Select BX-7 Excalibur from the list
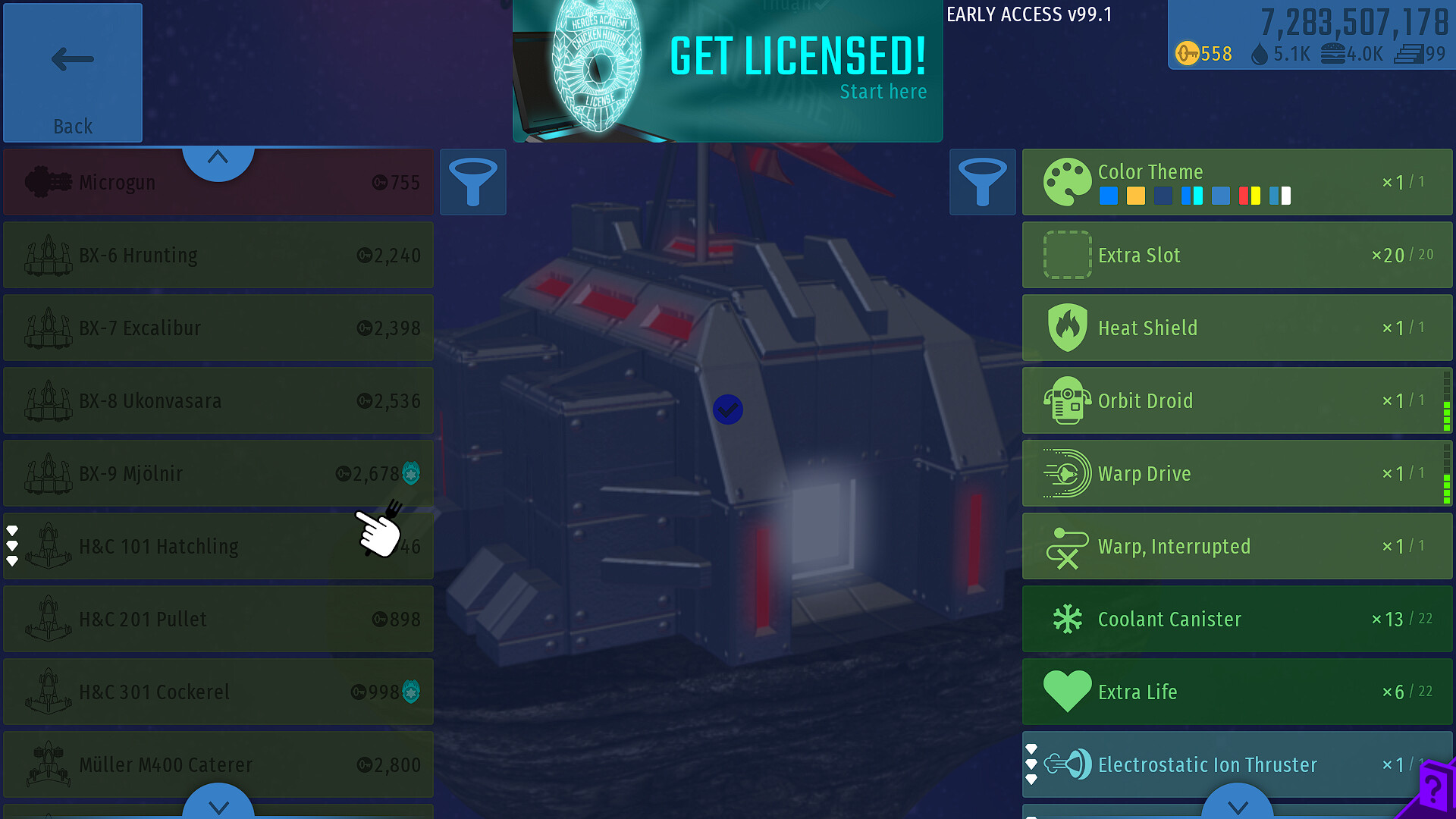This screenshot has height=819, width=1456. point(218,328)
